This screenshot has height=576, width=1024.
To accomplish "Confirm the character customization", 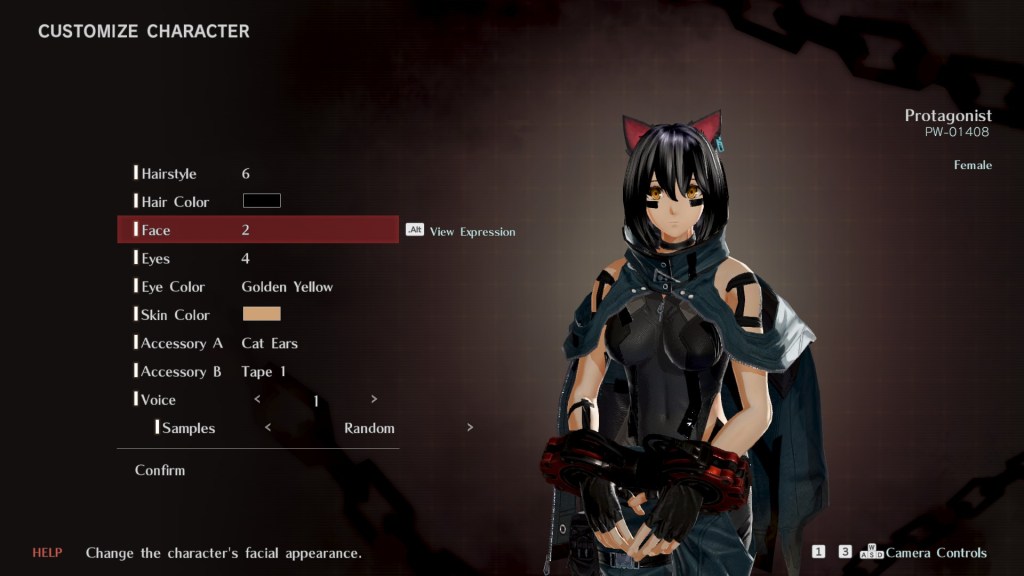I will click(x=160, y=470).
